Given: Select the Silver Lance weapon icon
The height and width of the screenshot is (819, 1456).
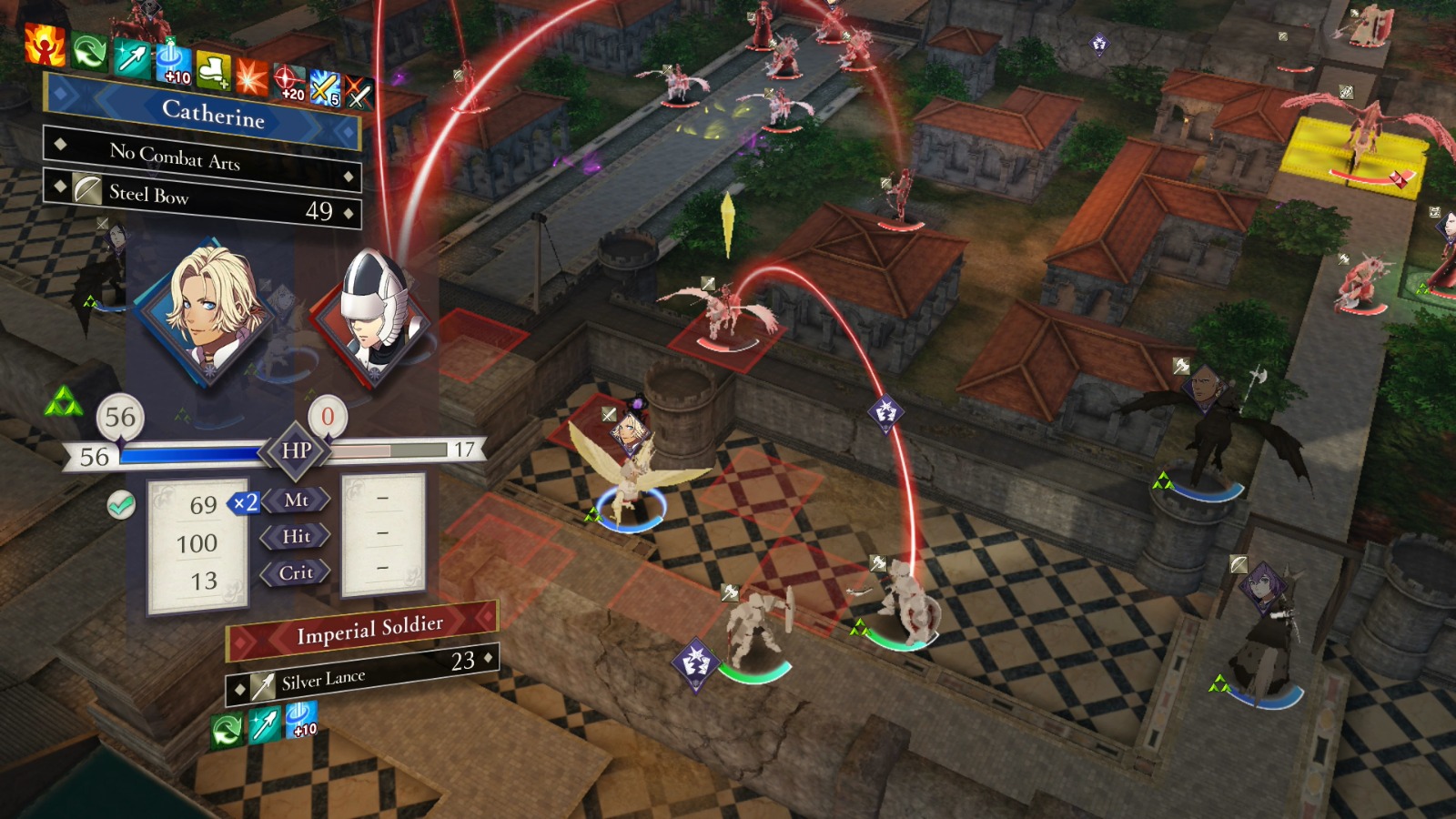Looking at the screenshot, I should [x=264, y=687].
